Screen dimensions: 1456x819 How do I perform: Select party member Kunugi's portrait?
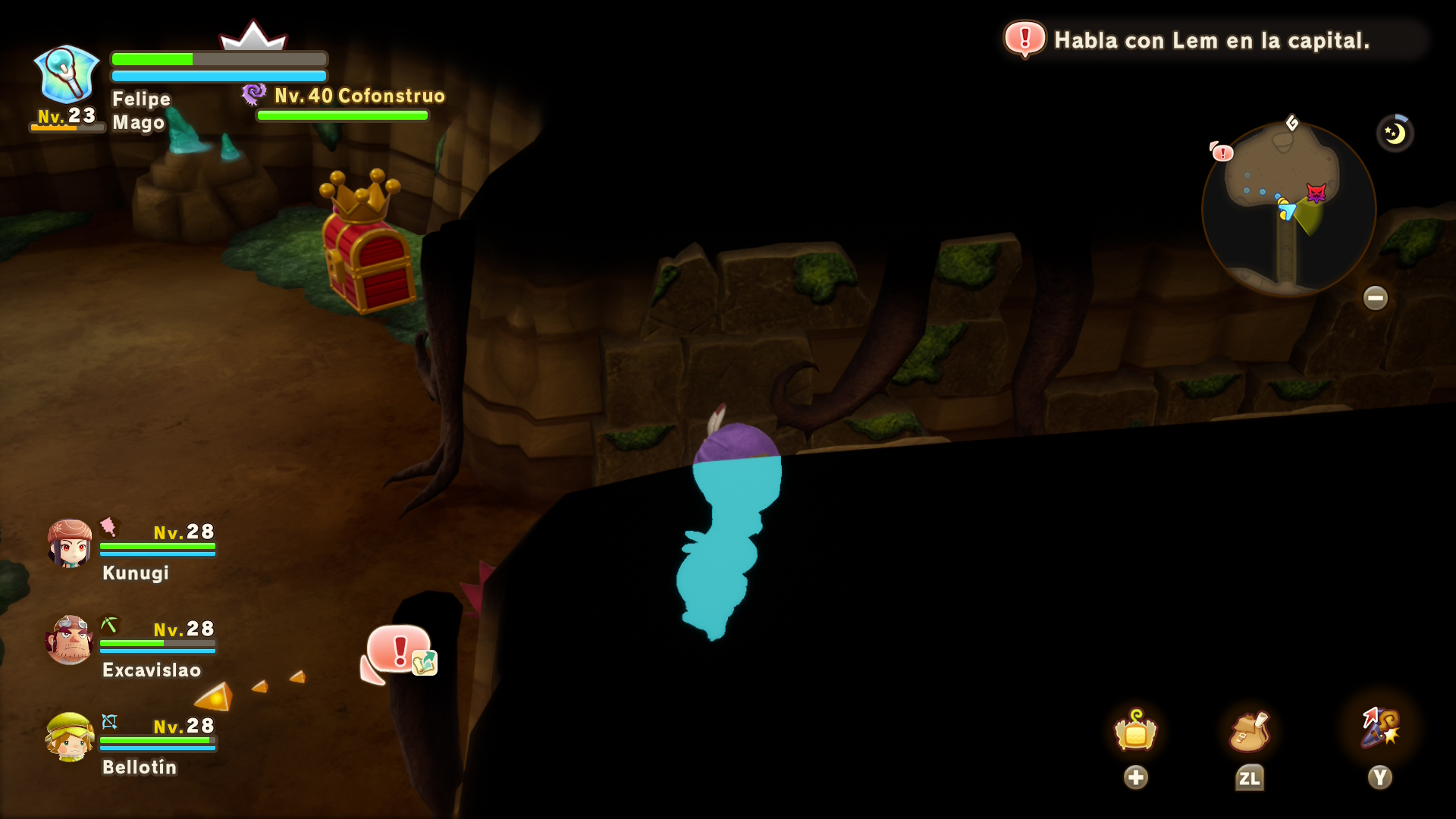tap(70, 543)
